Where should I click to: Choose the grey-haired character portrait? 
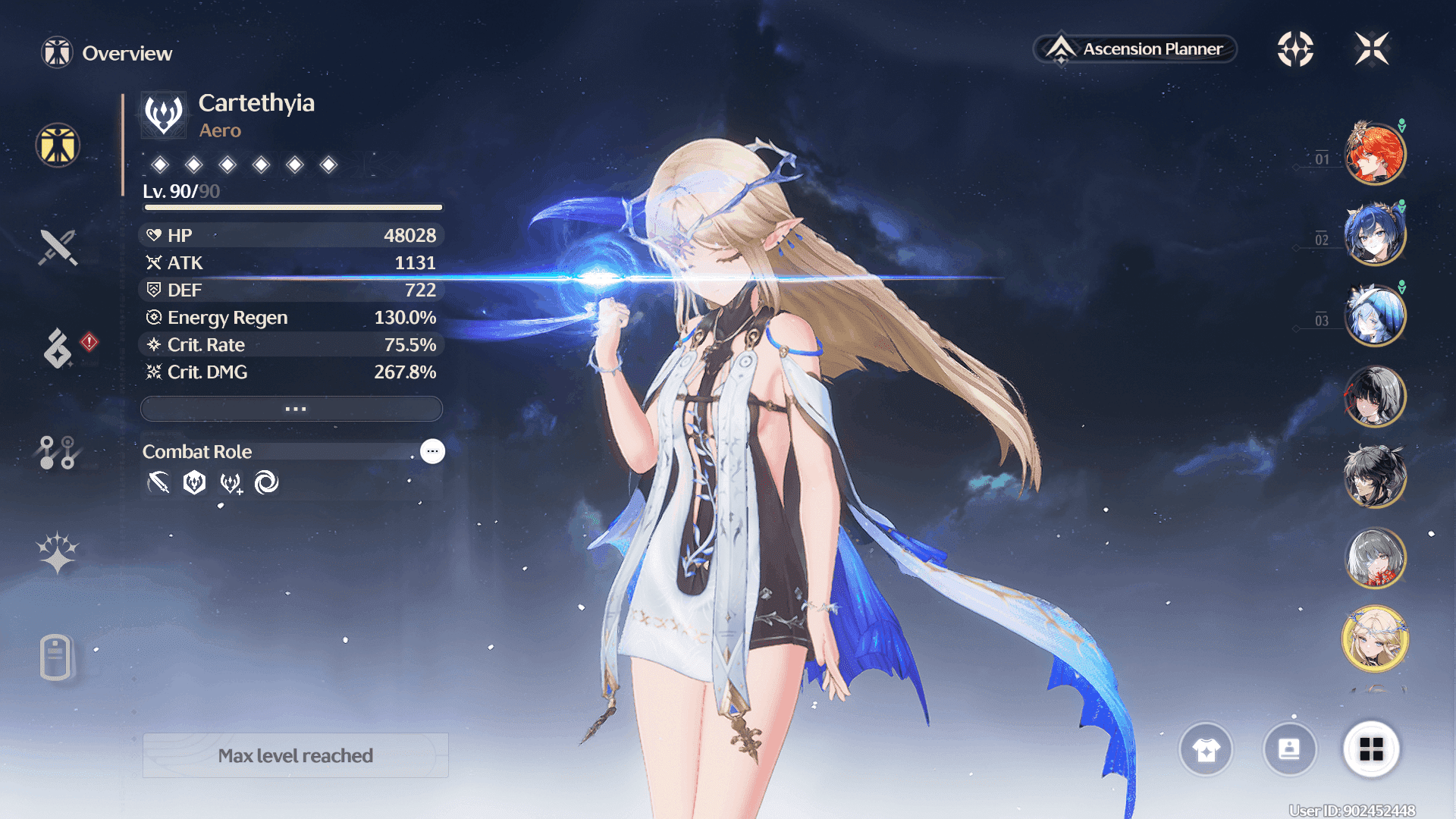[1375, 558]
